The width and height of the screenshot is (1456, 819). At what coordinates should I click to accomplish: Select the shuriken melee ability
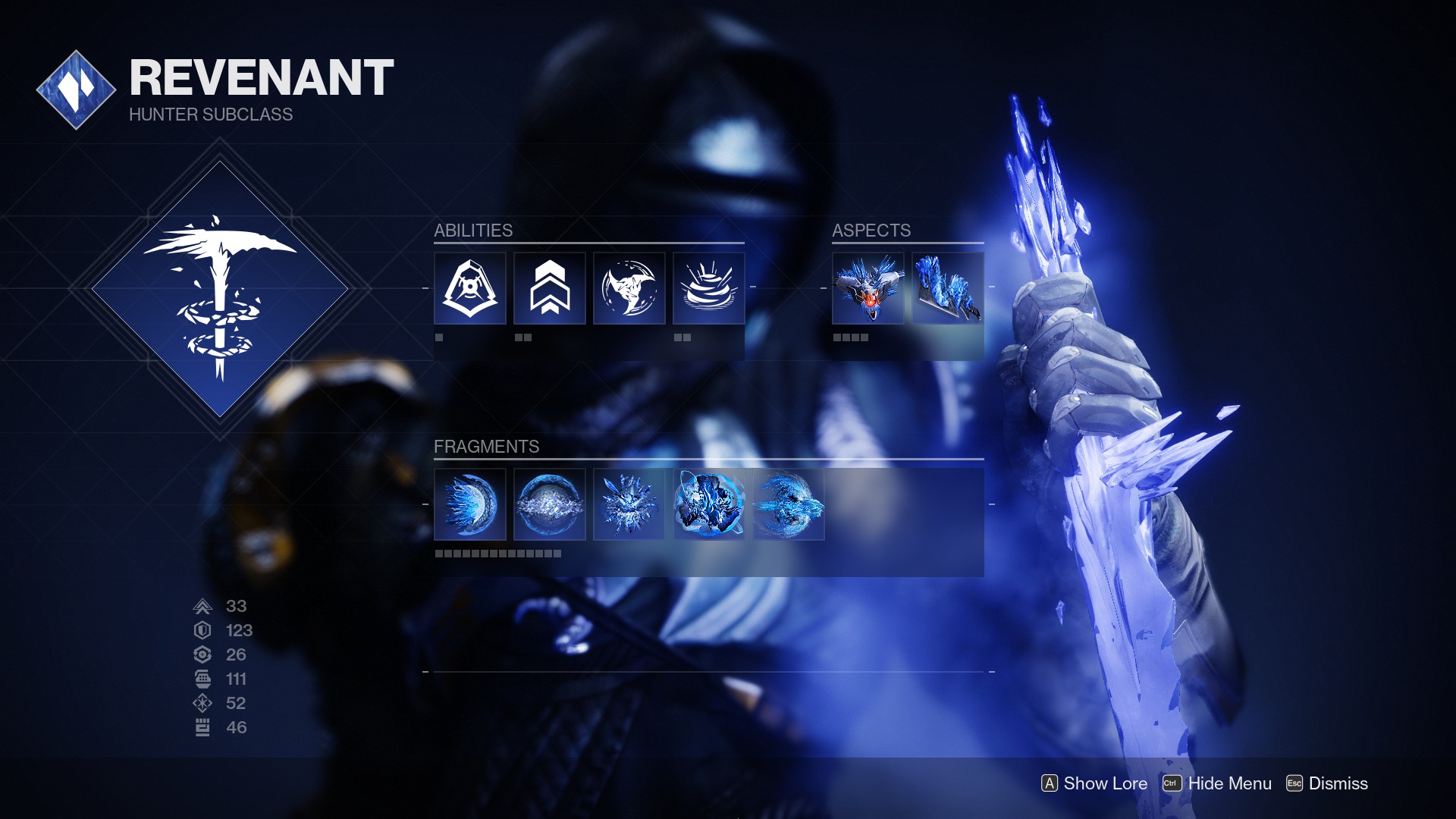629,289
